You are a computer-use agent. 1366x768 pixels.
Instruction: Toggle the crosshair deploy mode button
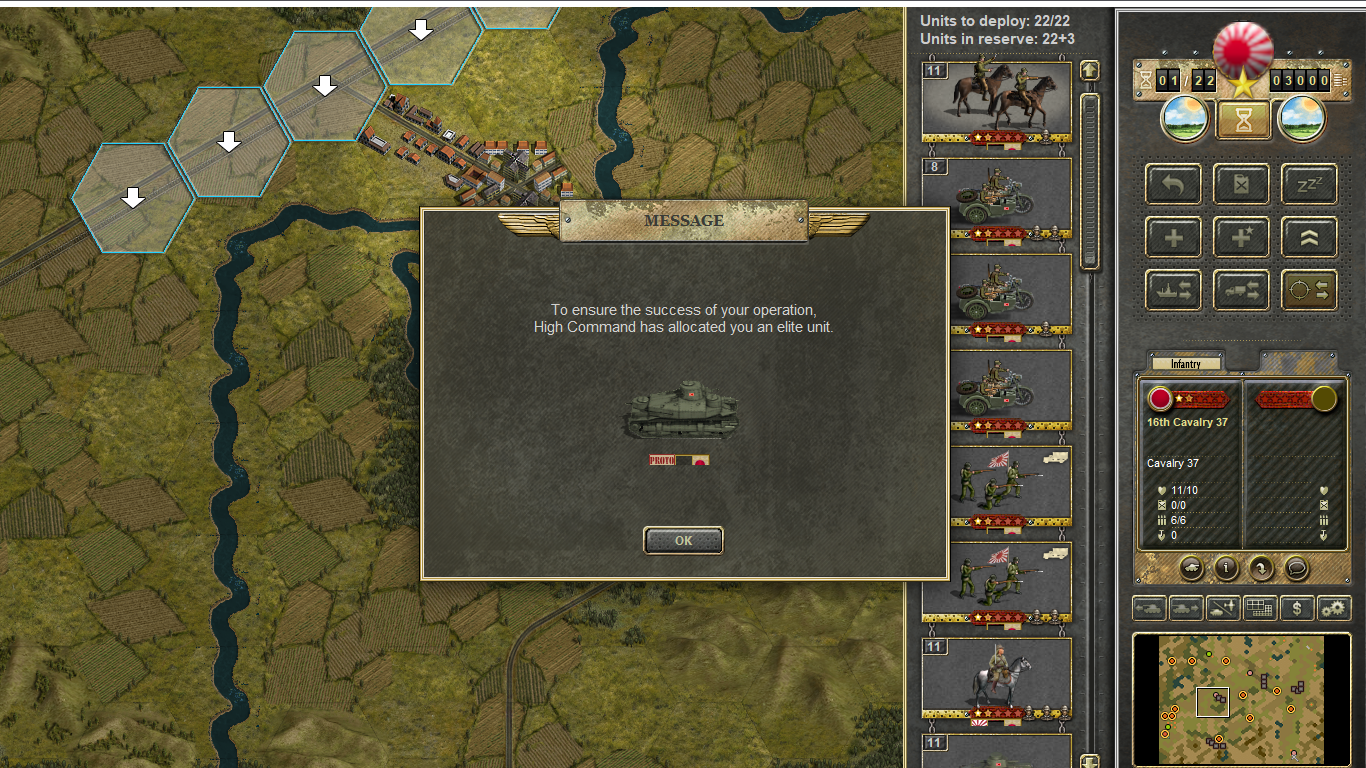[x=1309, y=290]
